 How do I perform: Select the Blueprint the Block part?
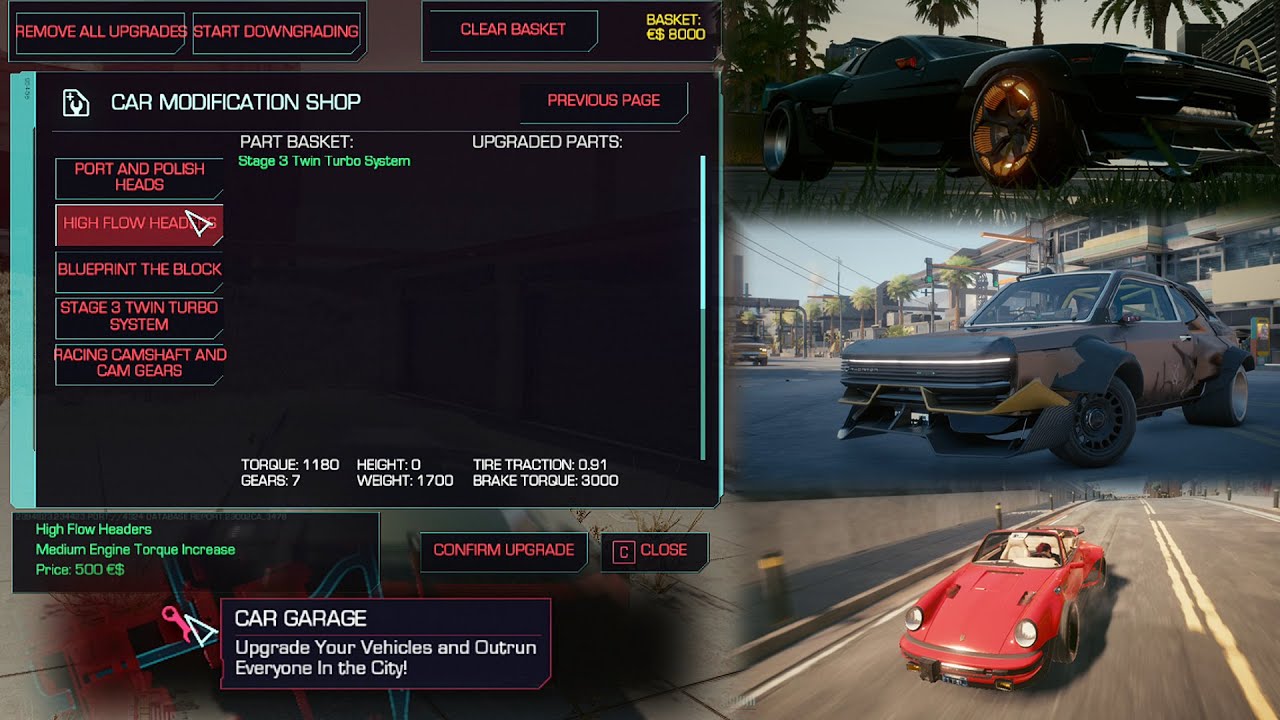139,269
